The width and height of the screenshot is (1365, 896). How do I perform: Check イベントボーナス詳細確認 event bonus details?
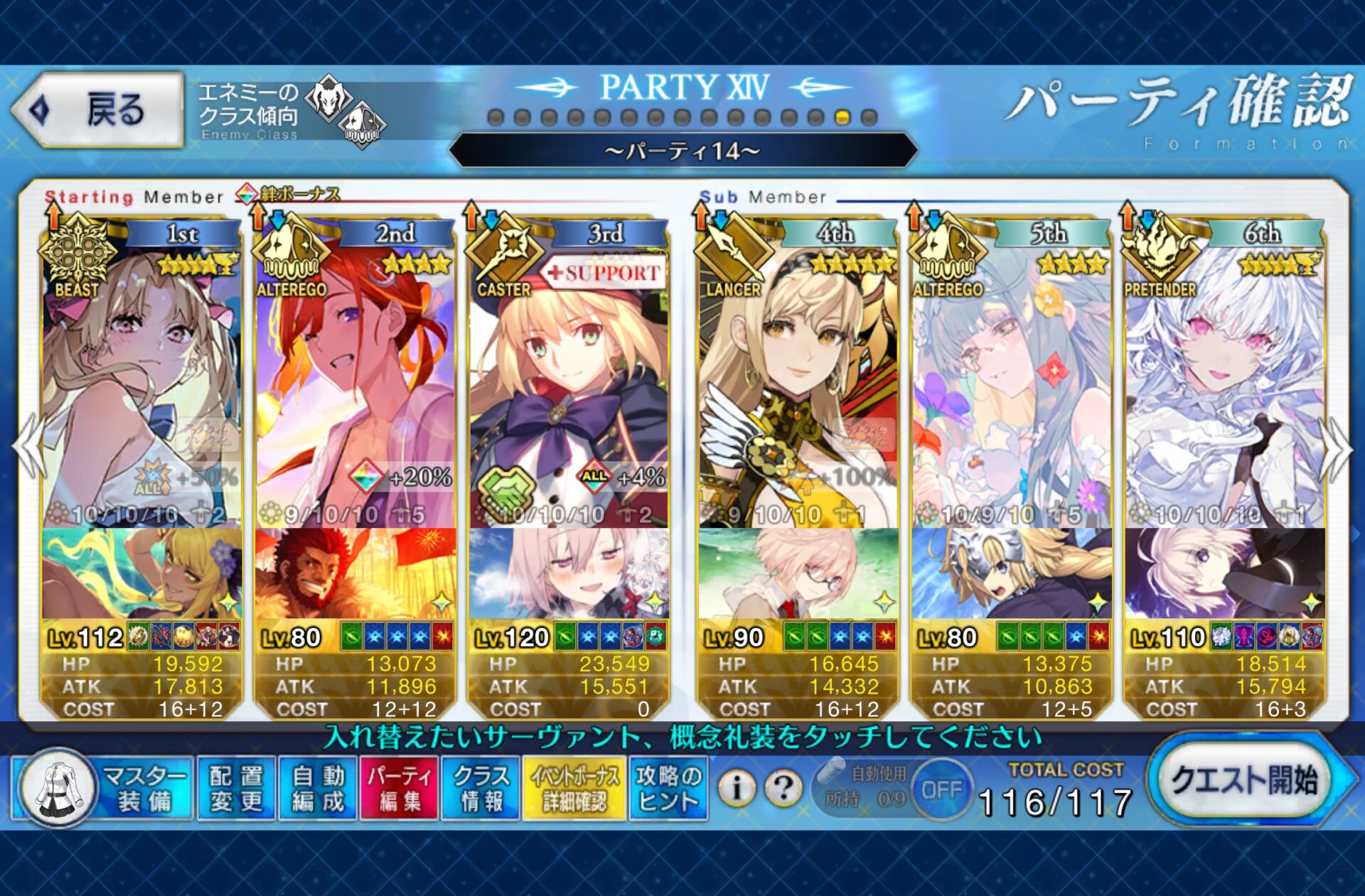click(574, 788)
